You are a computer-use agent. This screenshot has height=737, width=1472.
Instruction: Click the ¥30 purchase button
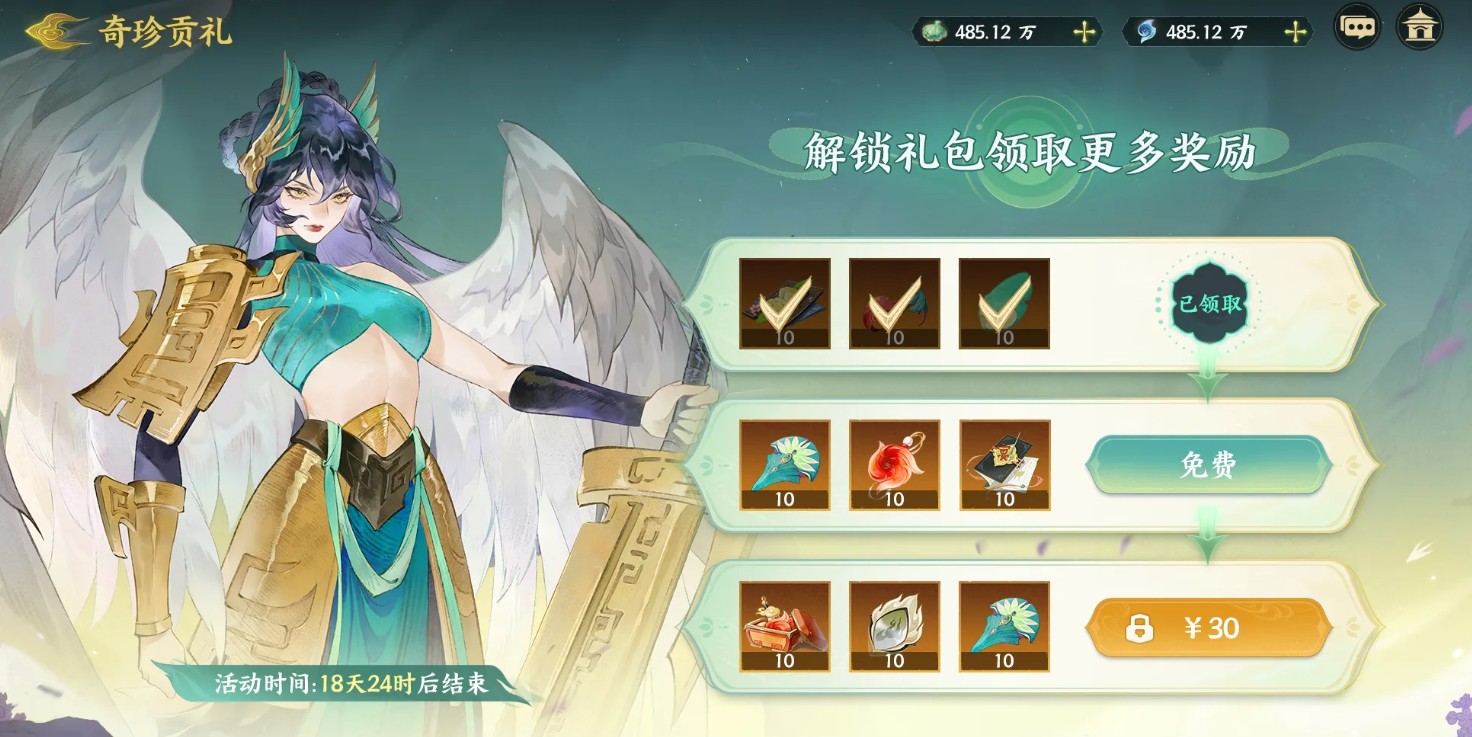pos(1208,628)
